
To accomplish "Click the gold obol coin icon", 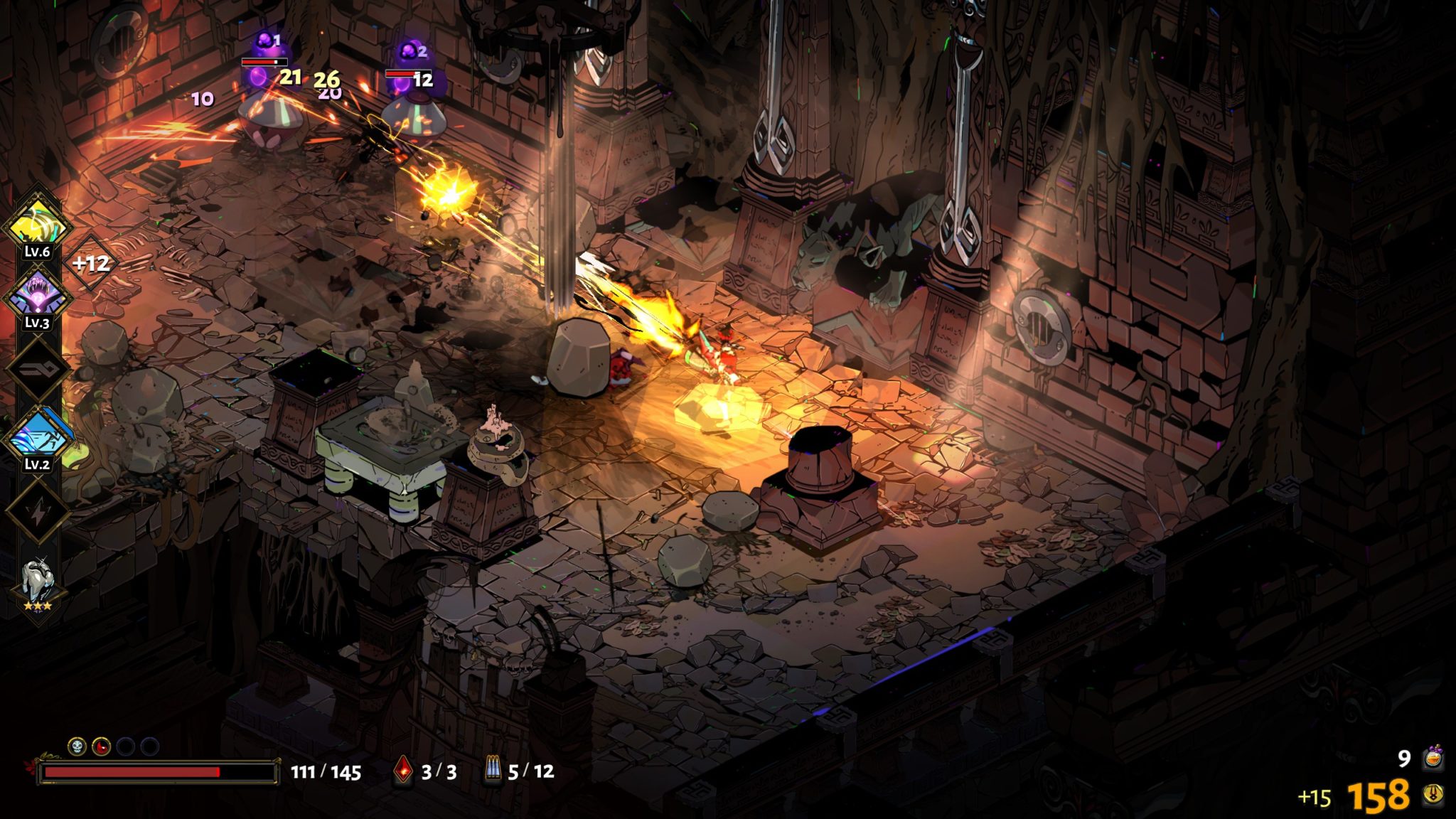I will (x=1433, y=795).
